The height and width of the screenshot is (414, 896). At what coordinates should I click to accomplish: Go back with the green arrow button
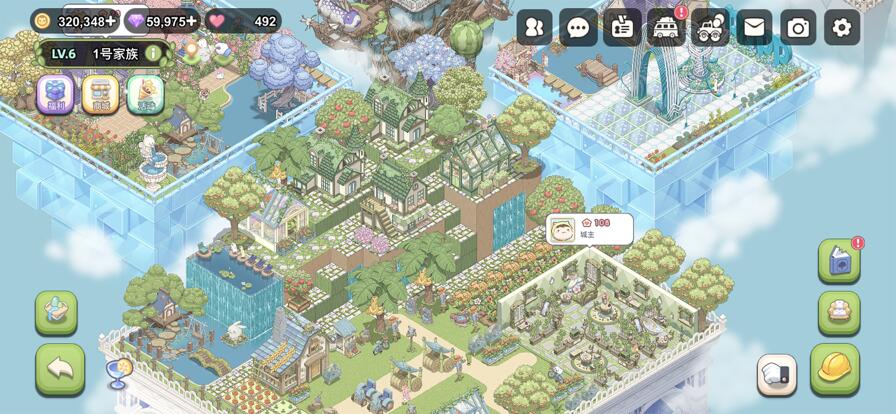click(60, 369)
